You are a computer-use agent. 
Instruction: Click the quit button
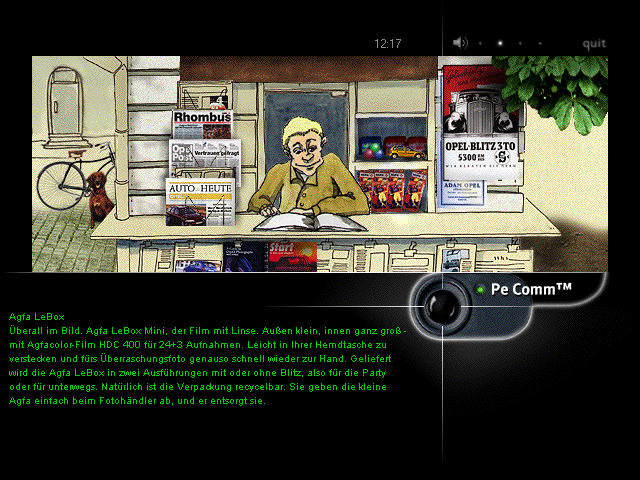[594, 43]
